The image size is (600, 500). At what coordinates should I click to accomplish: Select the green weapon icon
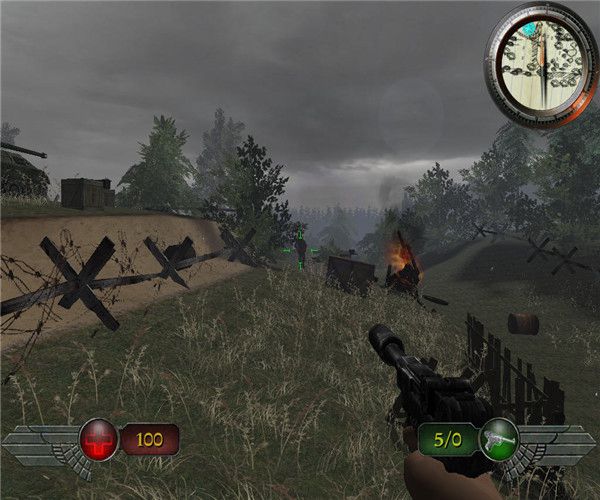(499, 439)
